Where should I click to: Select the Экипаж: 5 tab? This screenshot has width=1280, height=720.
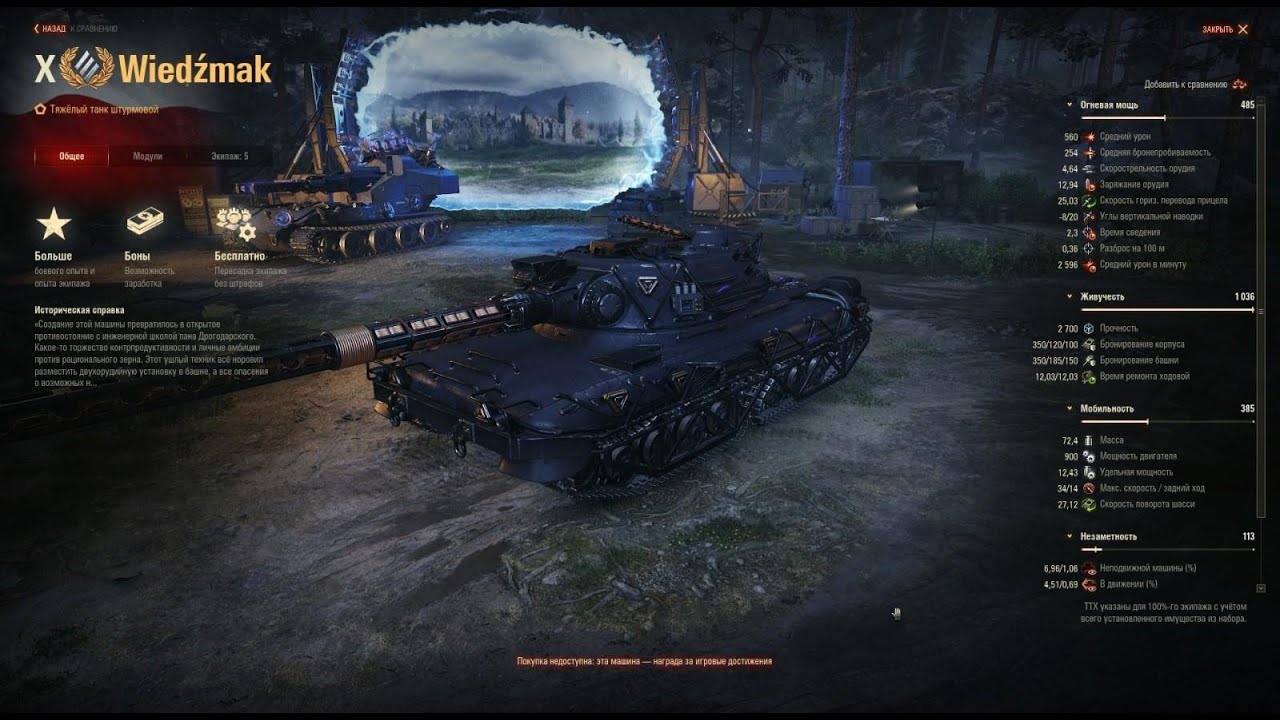230,156
